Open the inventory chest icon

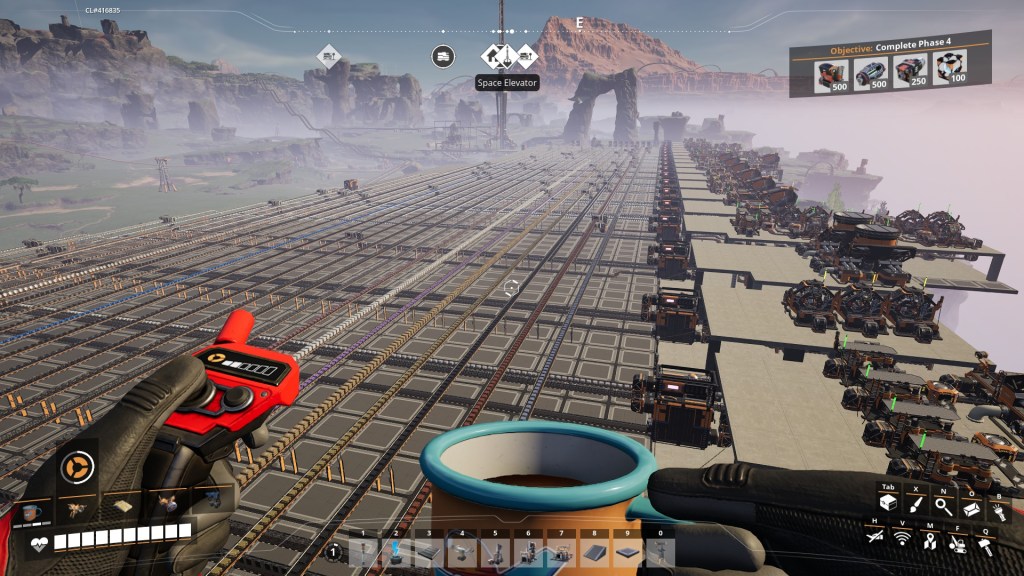pyautogui.click(x=887, y=505)
